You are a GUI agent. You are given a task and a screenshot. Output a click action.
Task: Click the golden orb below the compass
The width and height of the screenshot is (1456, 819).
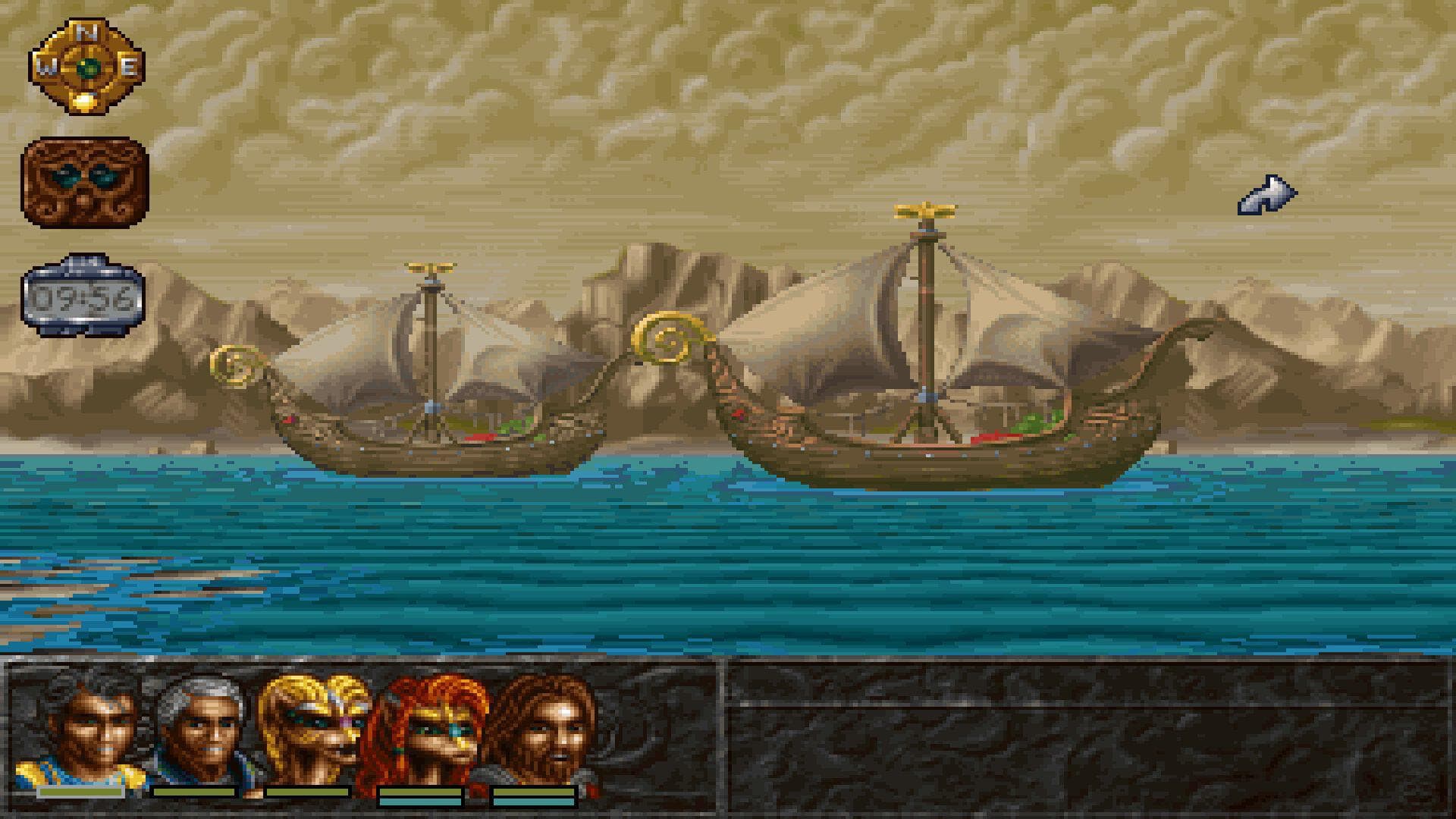click(83, 102)
